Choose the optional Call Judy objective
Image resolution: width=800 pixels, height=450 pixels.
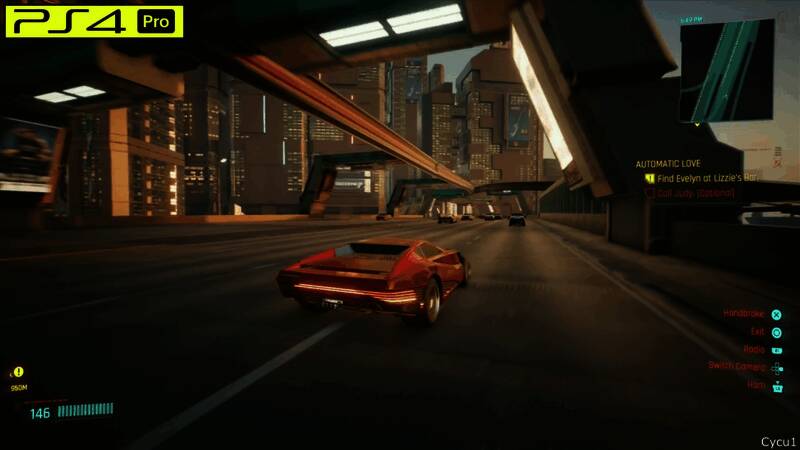(x=696, y=192)
